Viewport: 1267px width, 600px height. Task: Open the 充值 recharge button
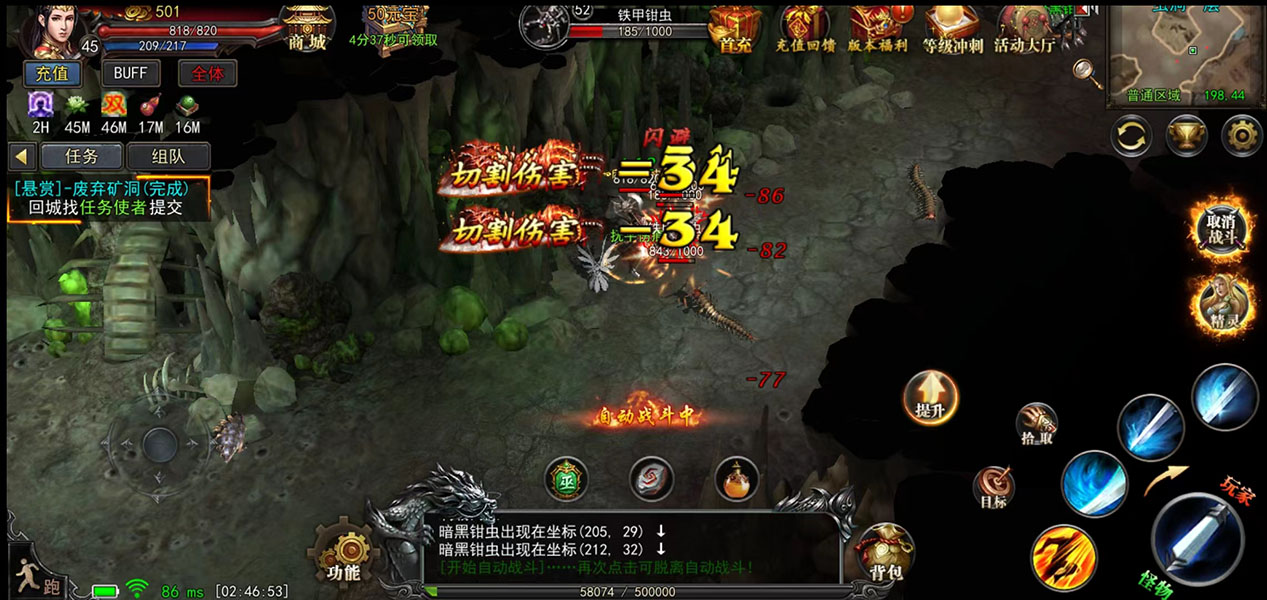tap(51, 73)
